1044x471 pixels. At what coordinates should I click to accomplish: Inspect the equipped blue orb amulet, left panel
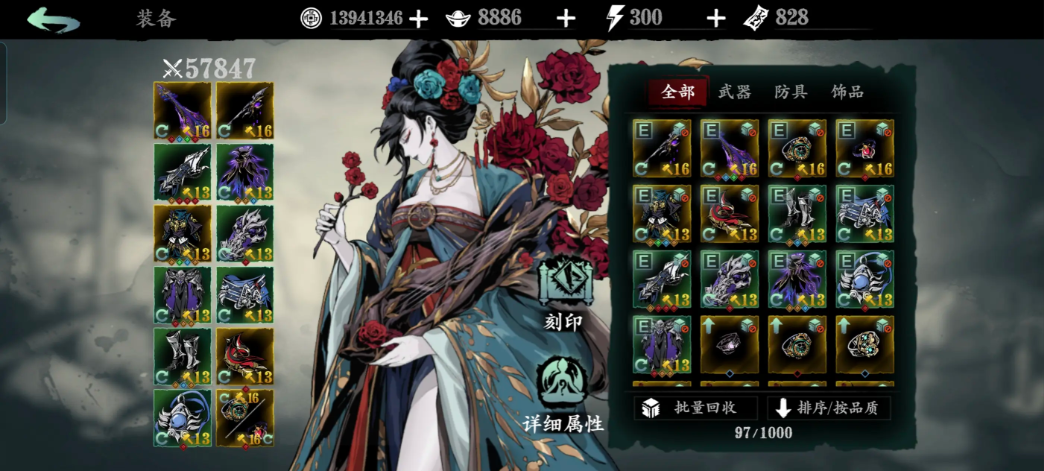[x=182, y=417]
